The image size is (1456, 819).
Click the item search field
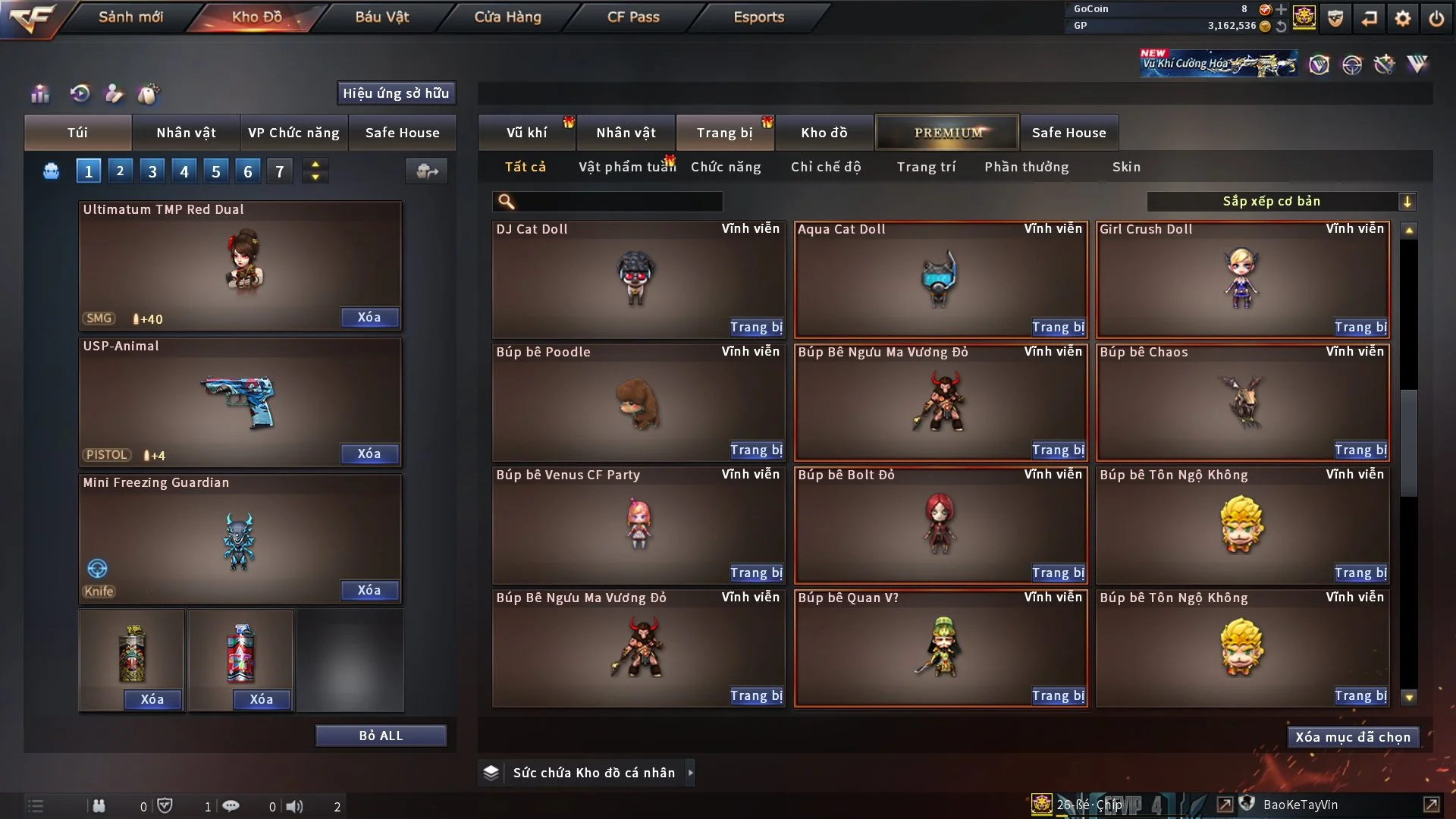[618, 202]
